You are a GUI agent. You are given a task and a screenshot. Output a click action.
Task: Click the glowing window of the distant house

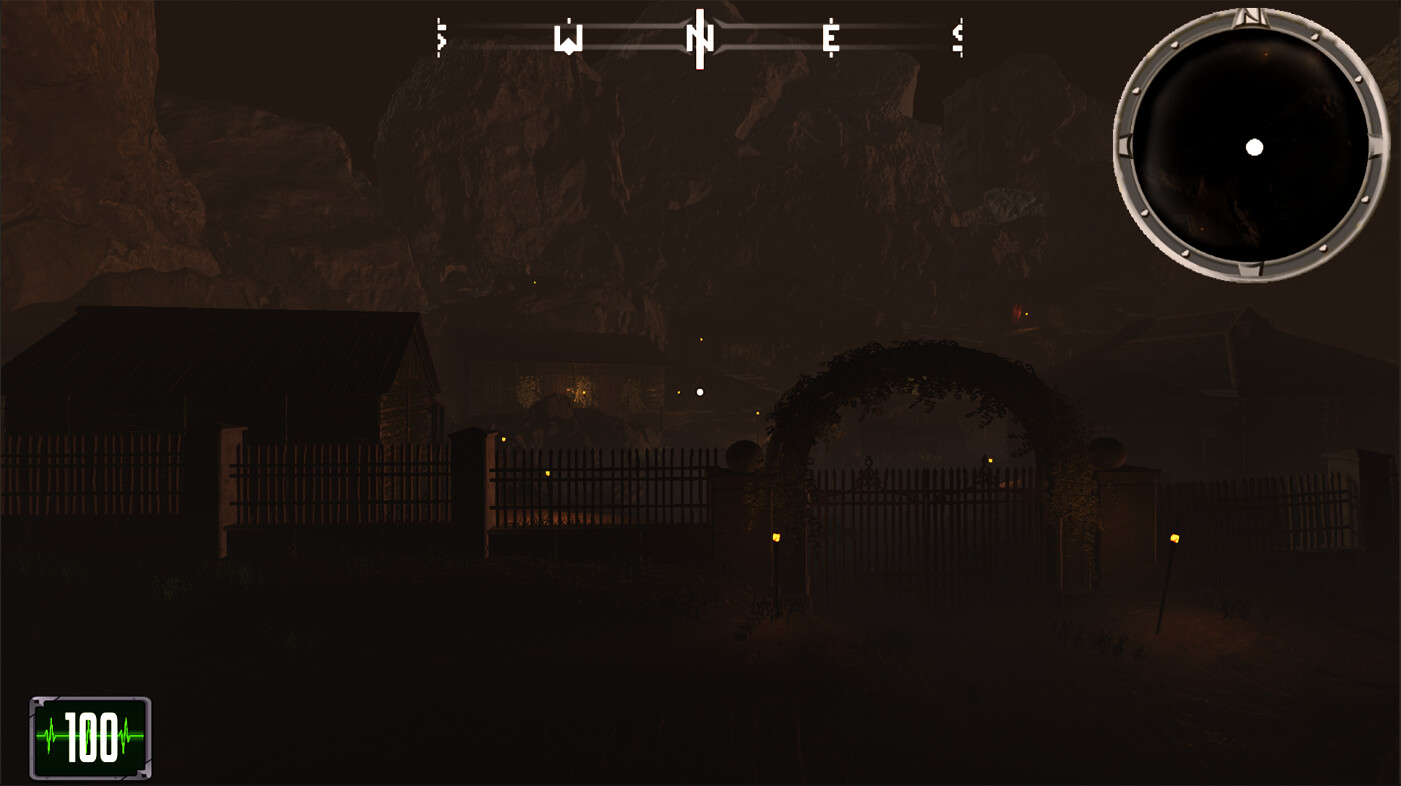584,389
